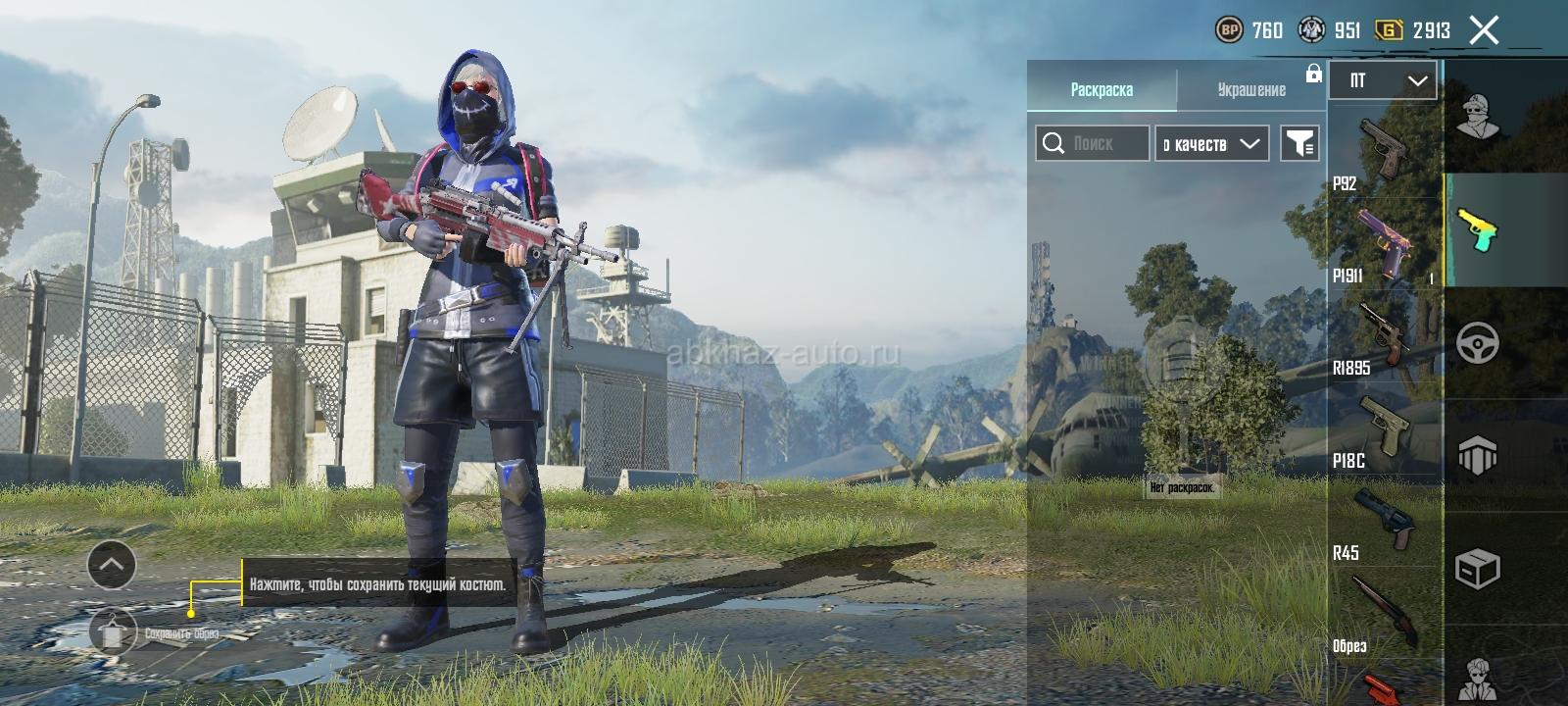Click the Поиск search field
Viewport: 1568px width, 706px height.
[x=1093, y=143]
